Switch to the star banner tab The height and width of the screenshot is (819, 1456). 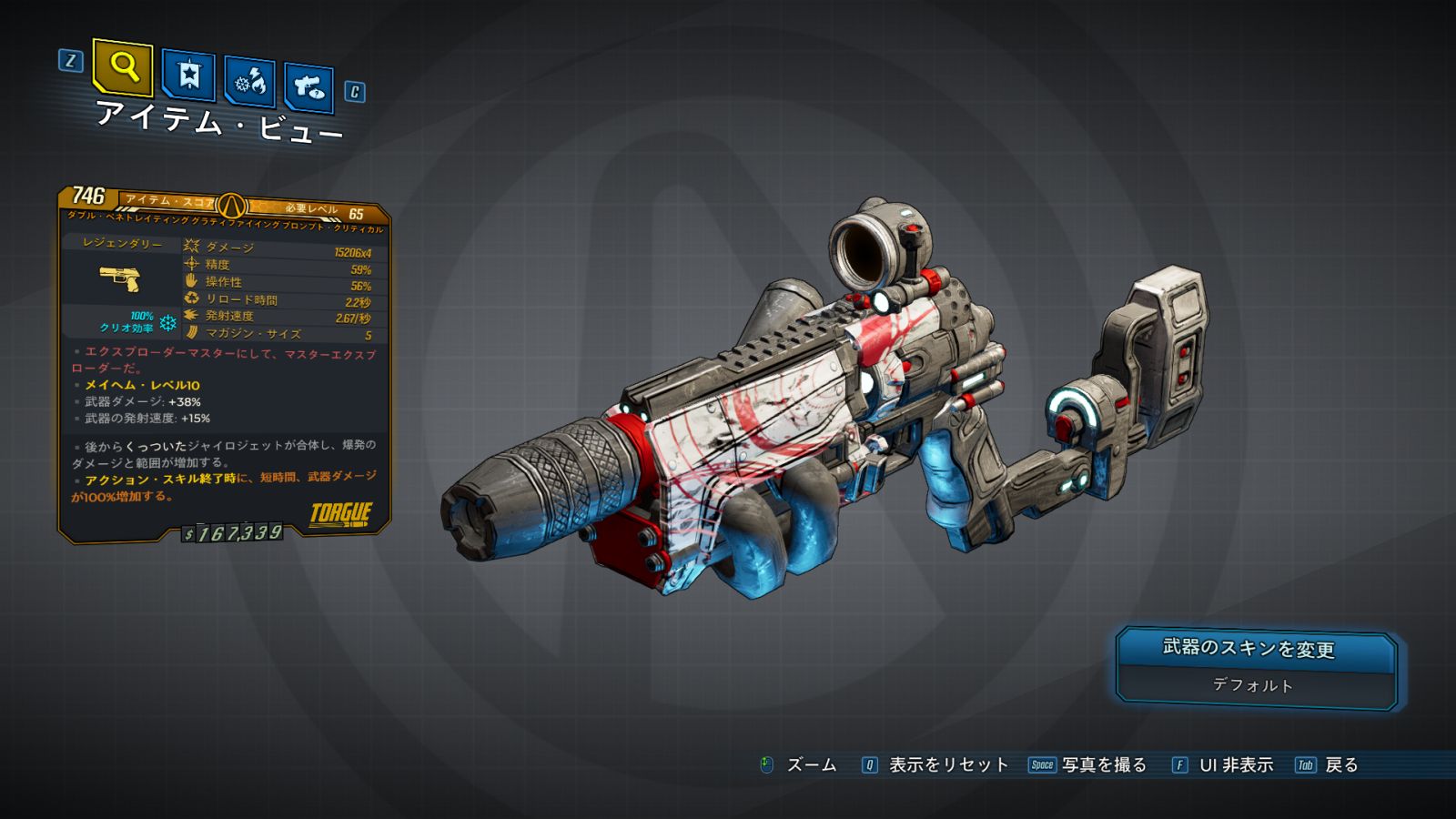(188, 75)
